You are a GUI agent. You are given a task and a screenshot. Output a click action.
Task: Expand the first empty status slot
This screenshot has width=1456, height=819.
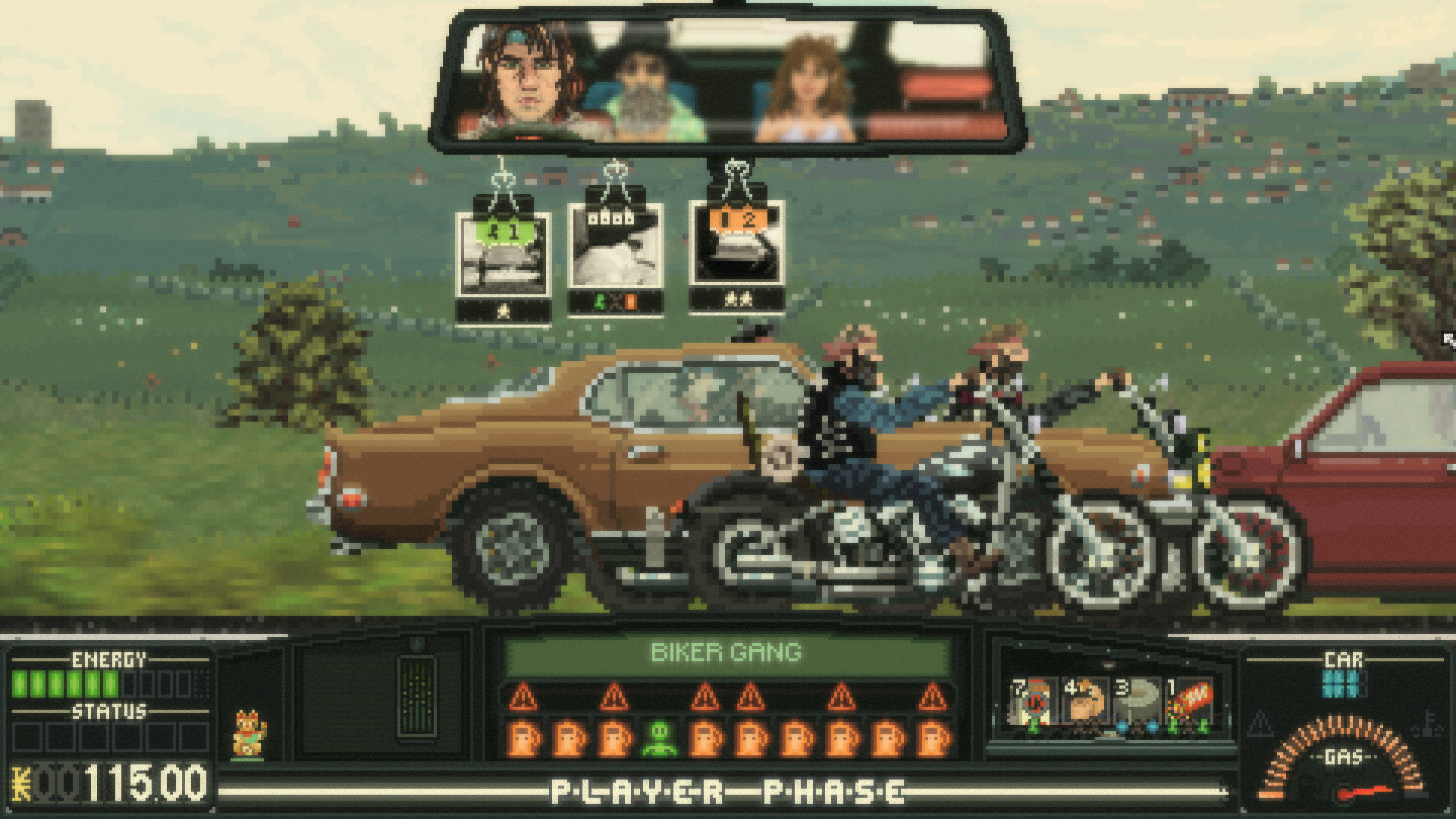coord(27,736)
